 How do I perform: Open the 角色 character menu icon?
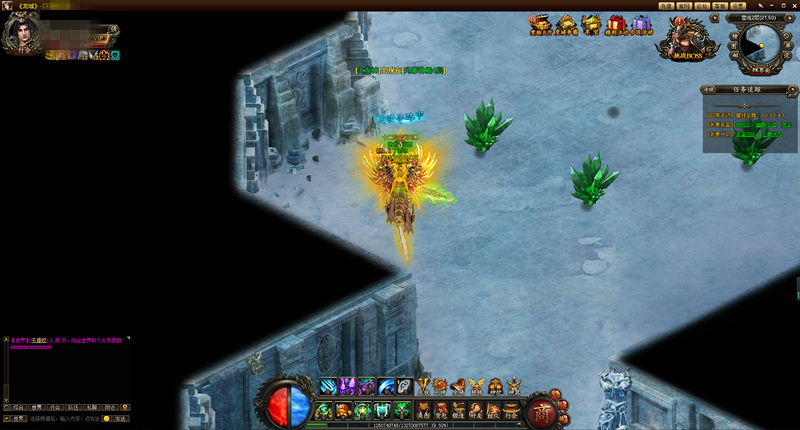(x=424, y=409)
